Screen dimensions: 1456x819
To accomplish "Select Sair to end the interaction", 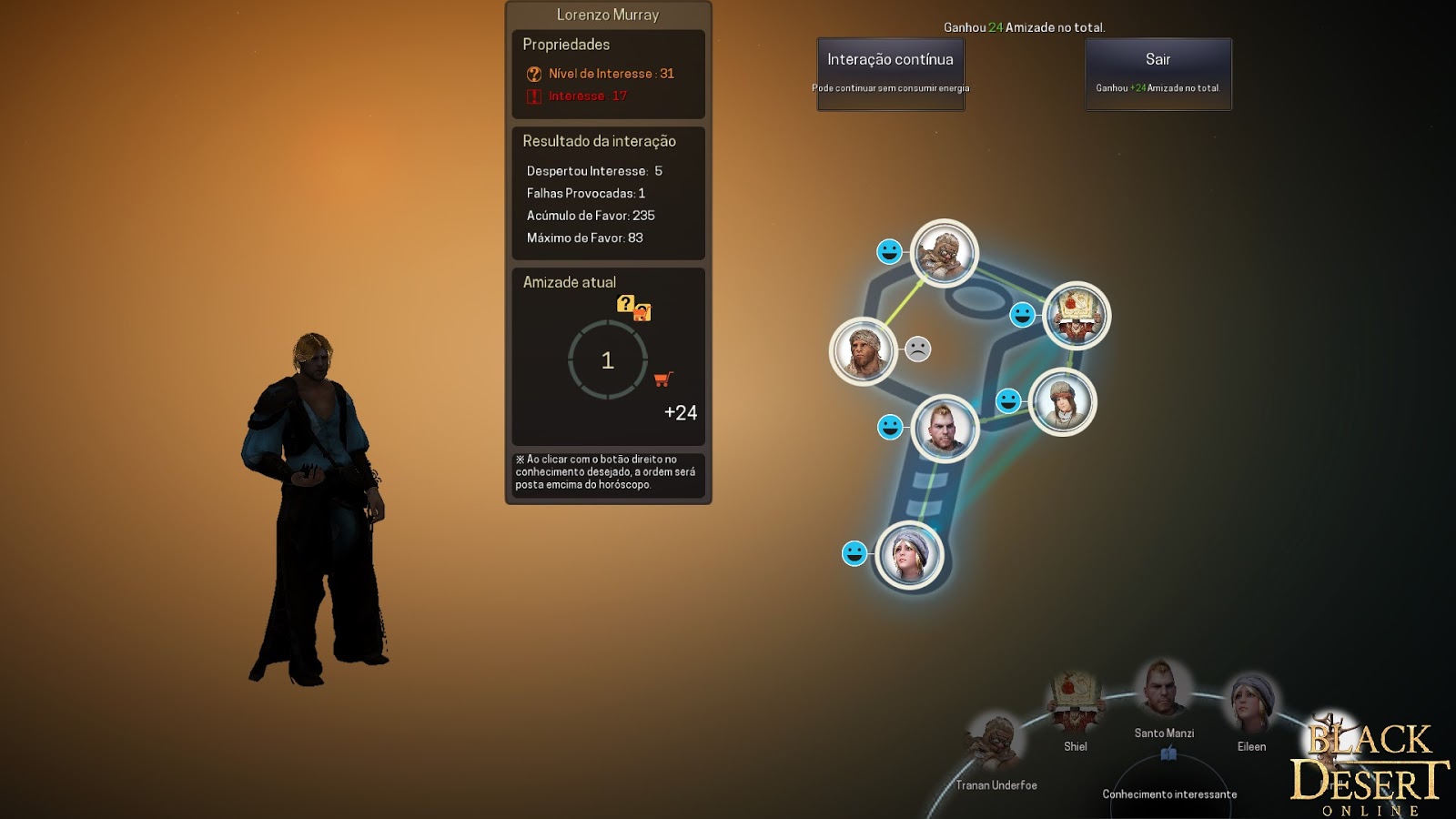I will tap(1158, 58).
